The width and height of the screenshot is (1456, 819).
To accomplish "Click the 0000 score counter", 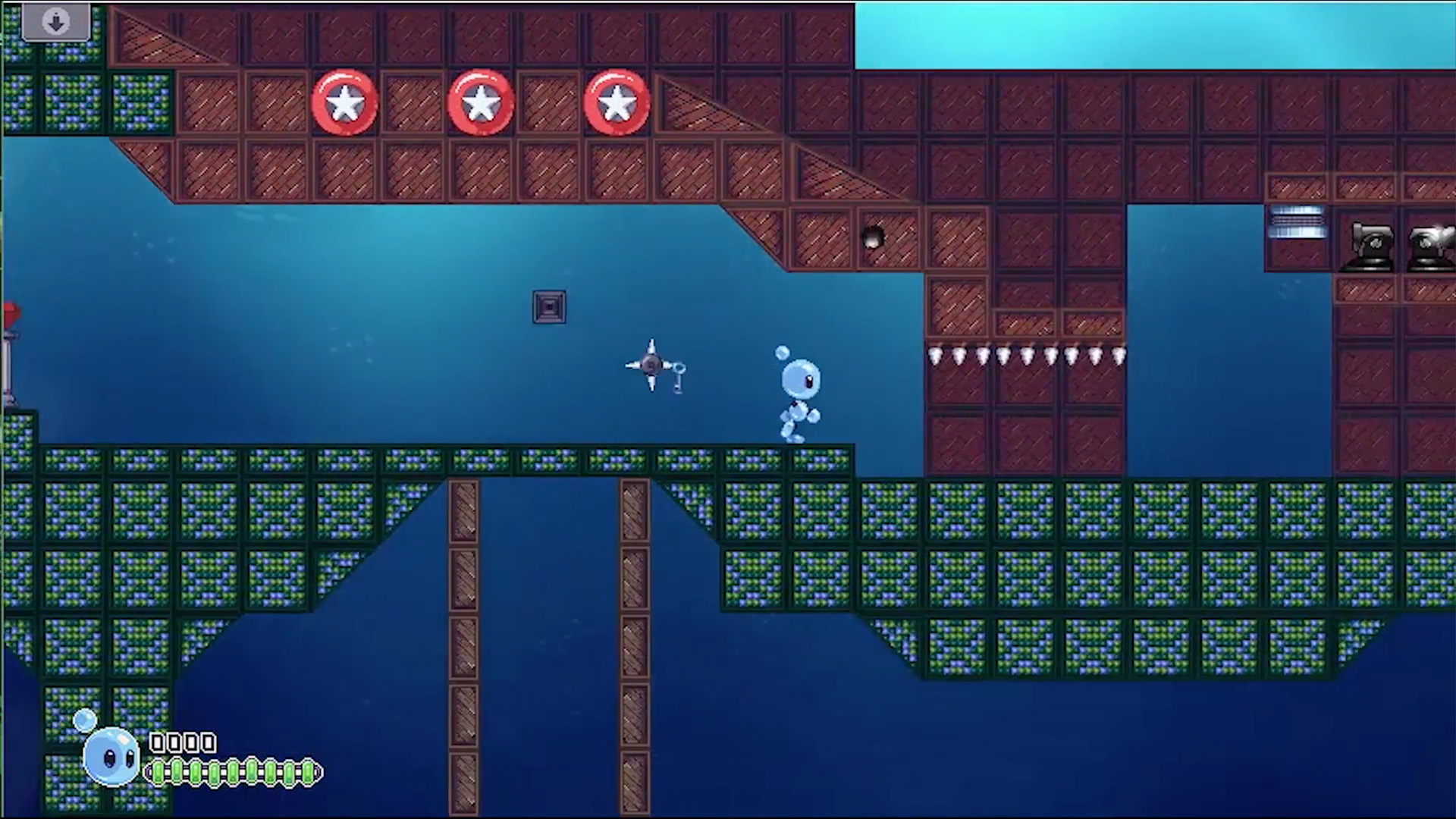I will point(184,743).
